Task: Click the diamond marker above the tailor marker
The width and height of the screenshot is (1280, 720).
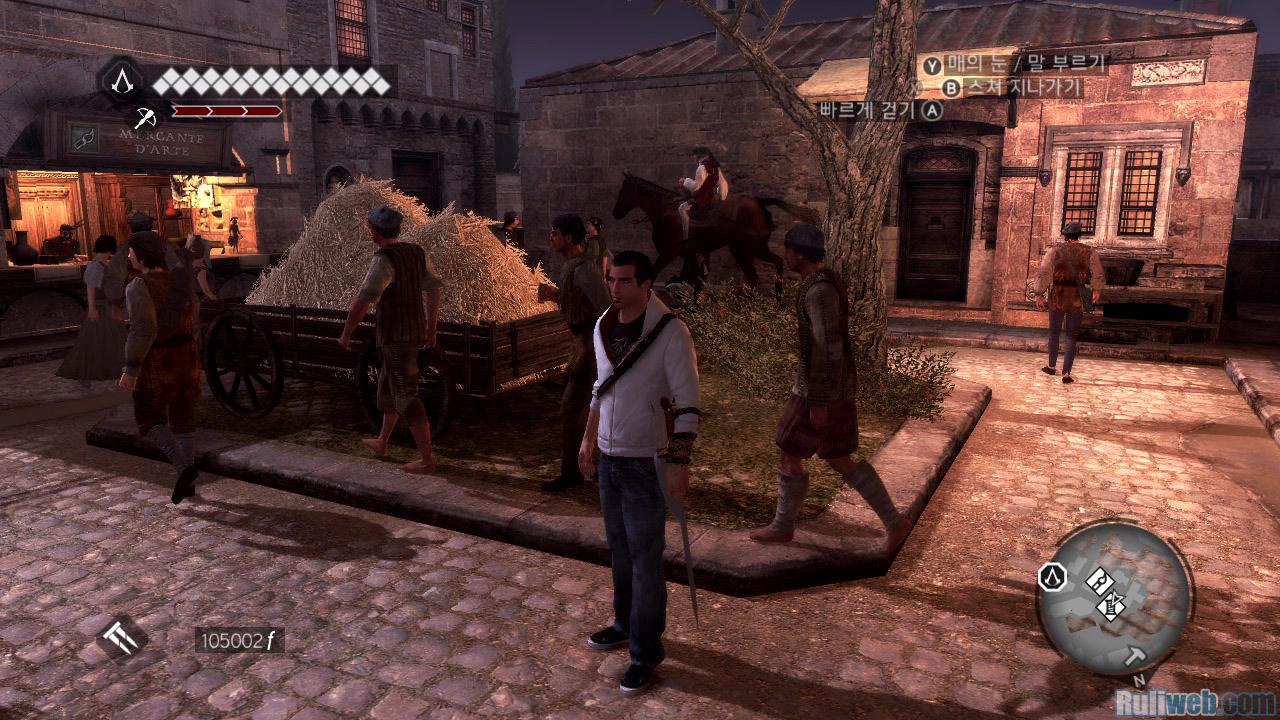Action: coord(1098,579)
